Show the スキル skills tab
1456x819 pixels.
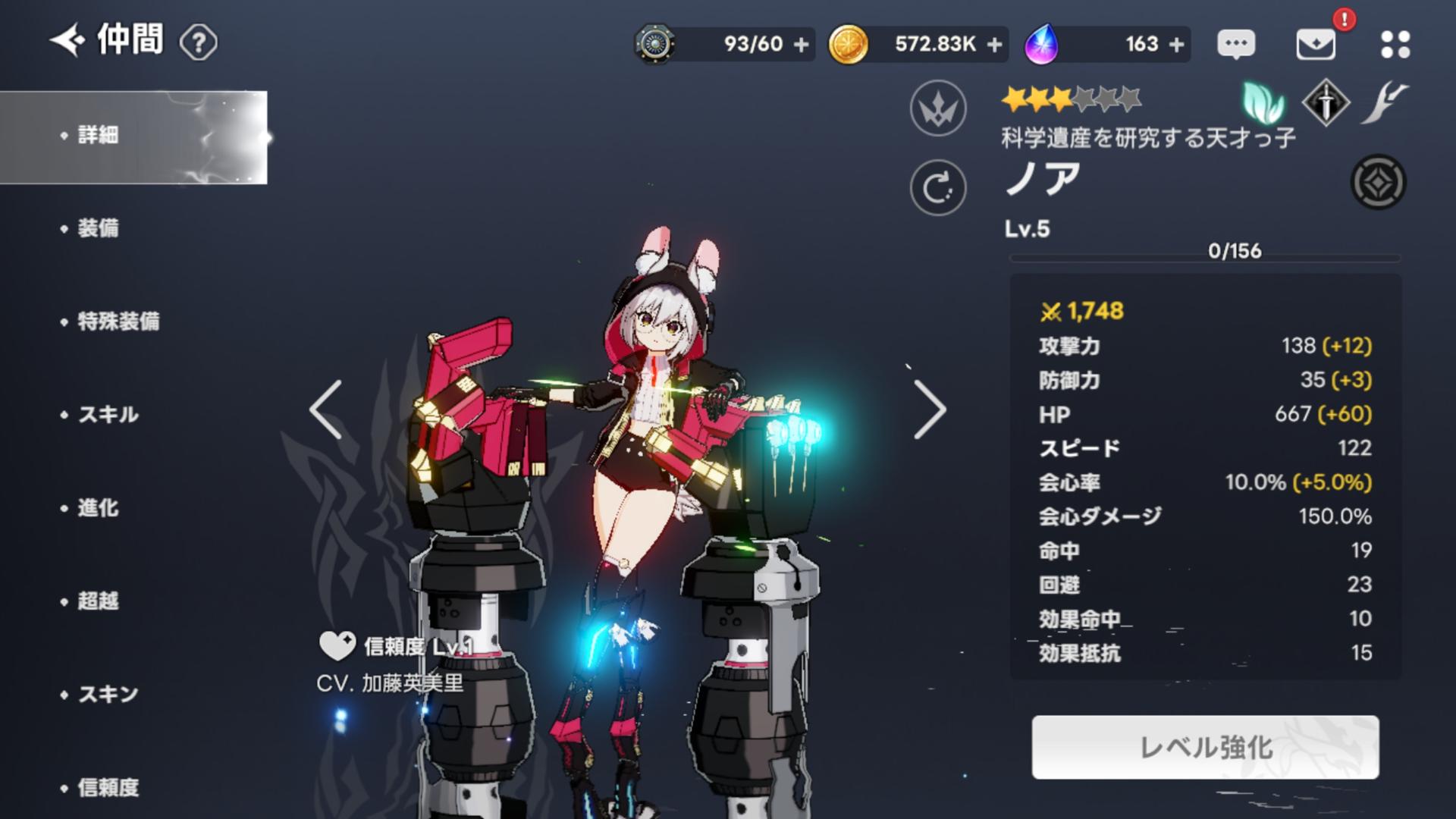(108, 415)
